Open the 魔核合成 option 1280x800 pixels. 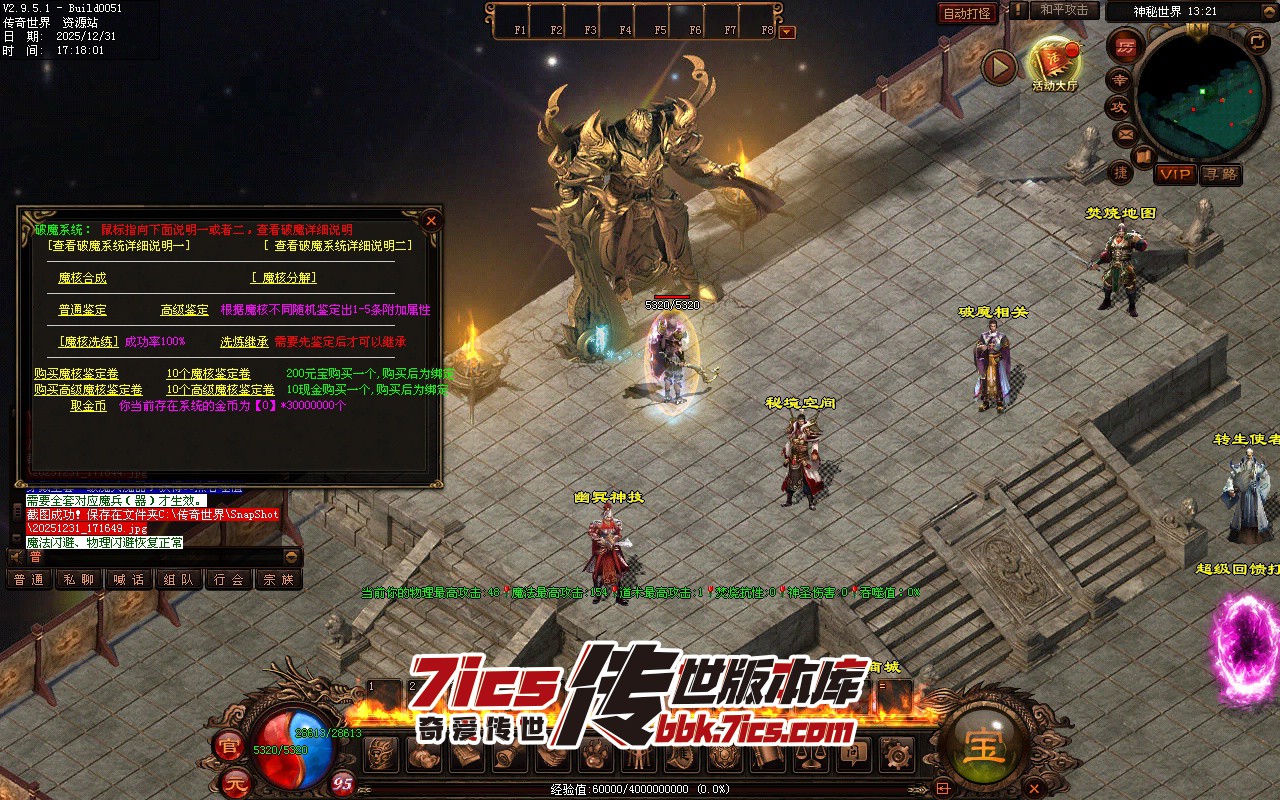(x=82, y=278)
